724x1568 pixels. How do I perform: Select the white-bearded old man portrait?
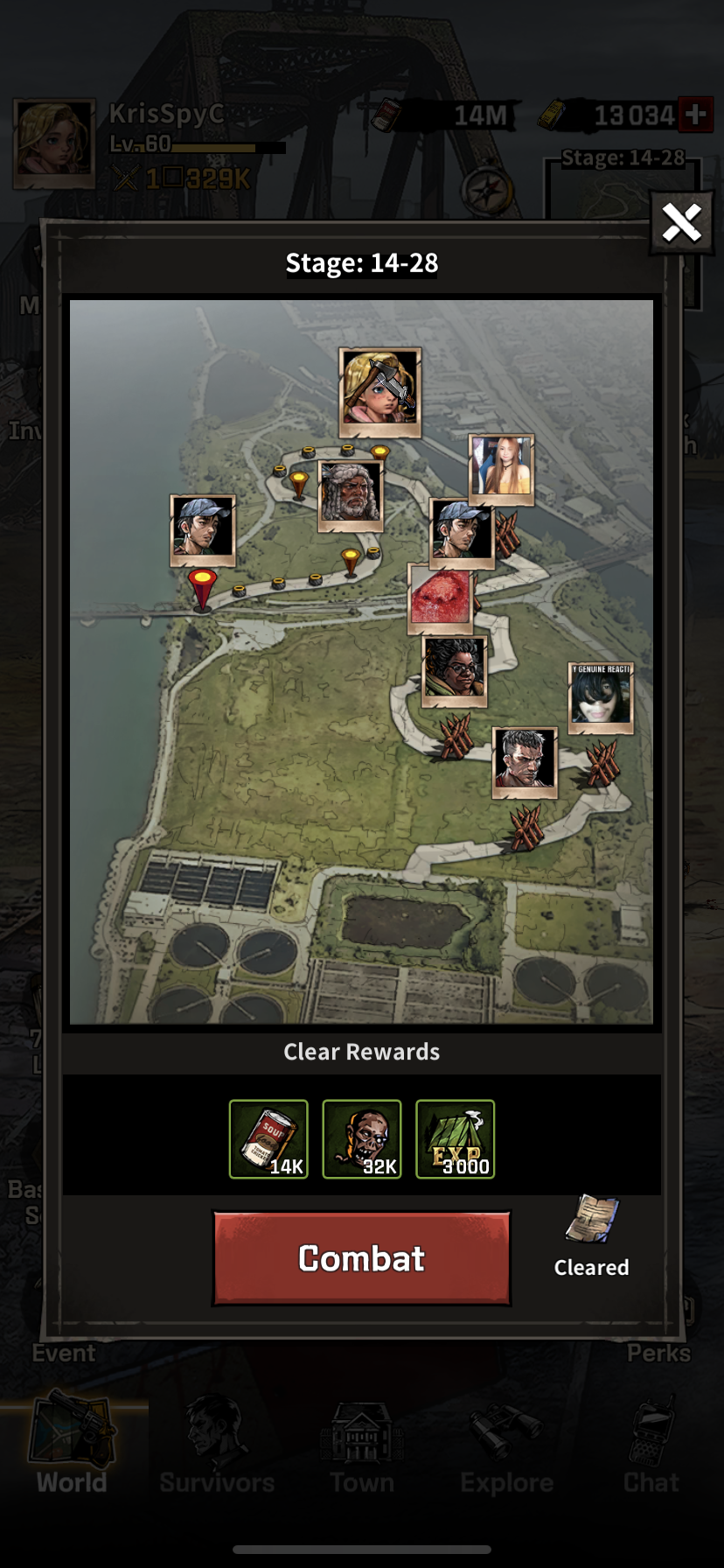click(x=351, y=495)
